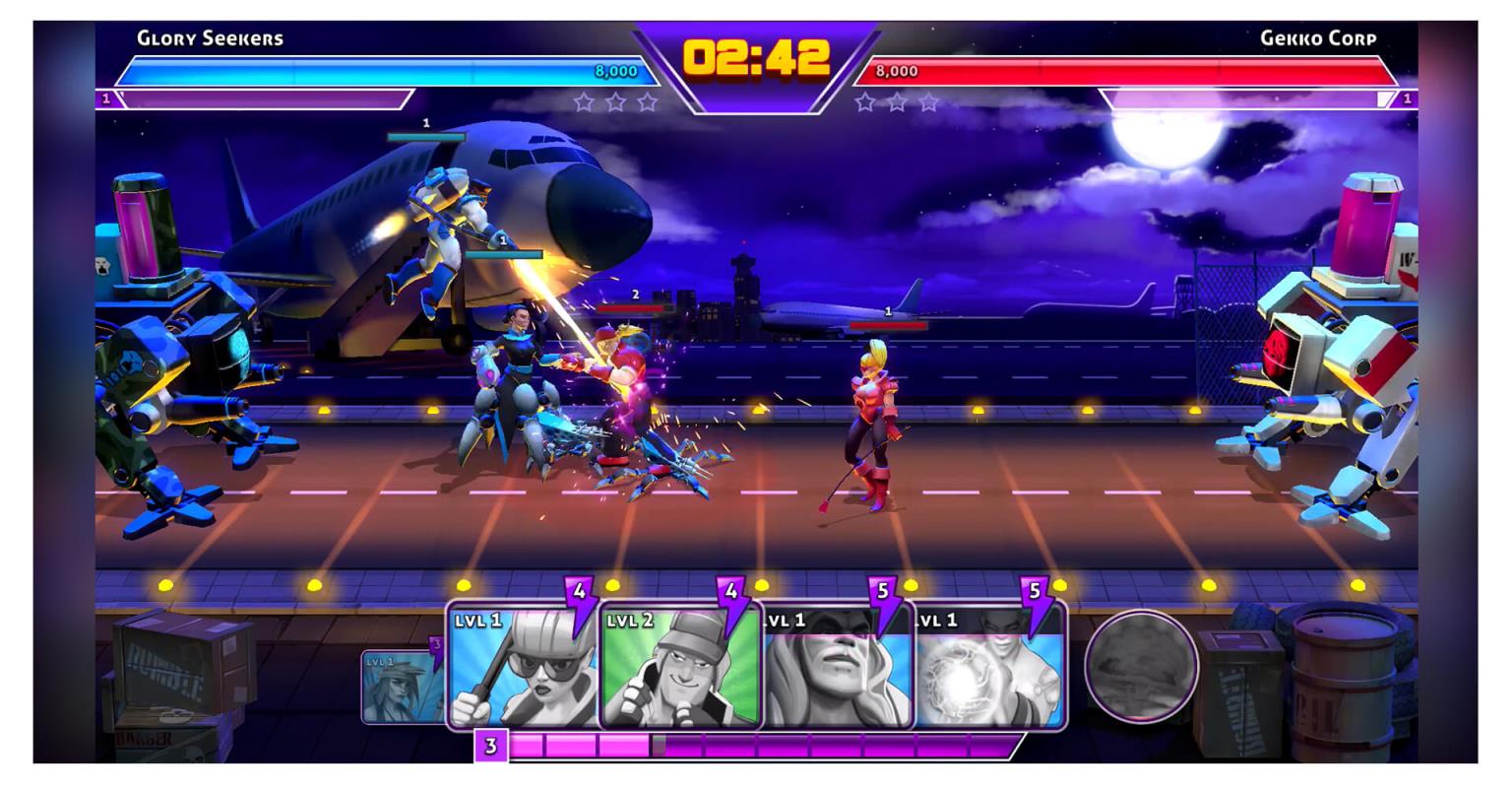Screen dimensions: 1512x788
Task: Choose the LVL 2 green cap-wearing fighter card
Action: pos(679,667)
